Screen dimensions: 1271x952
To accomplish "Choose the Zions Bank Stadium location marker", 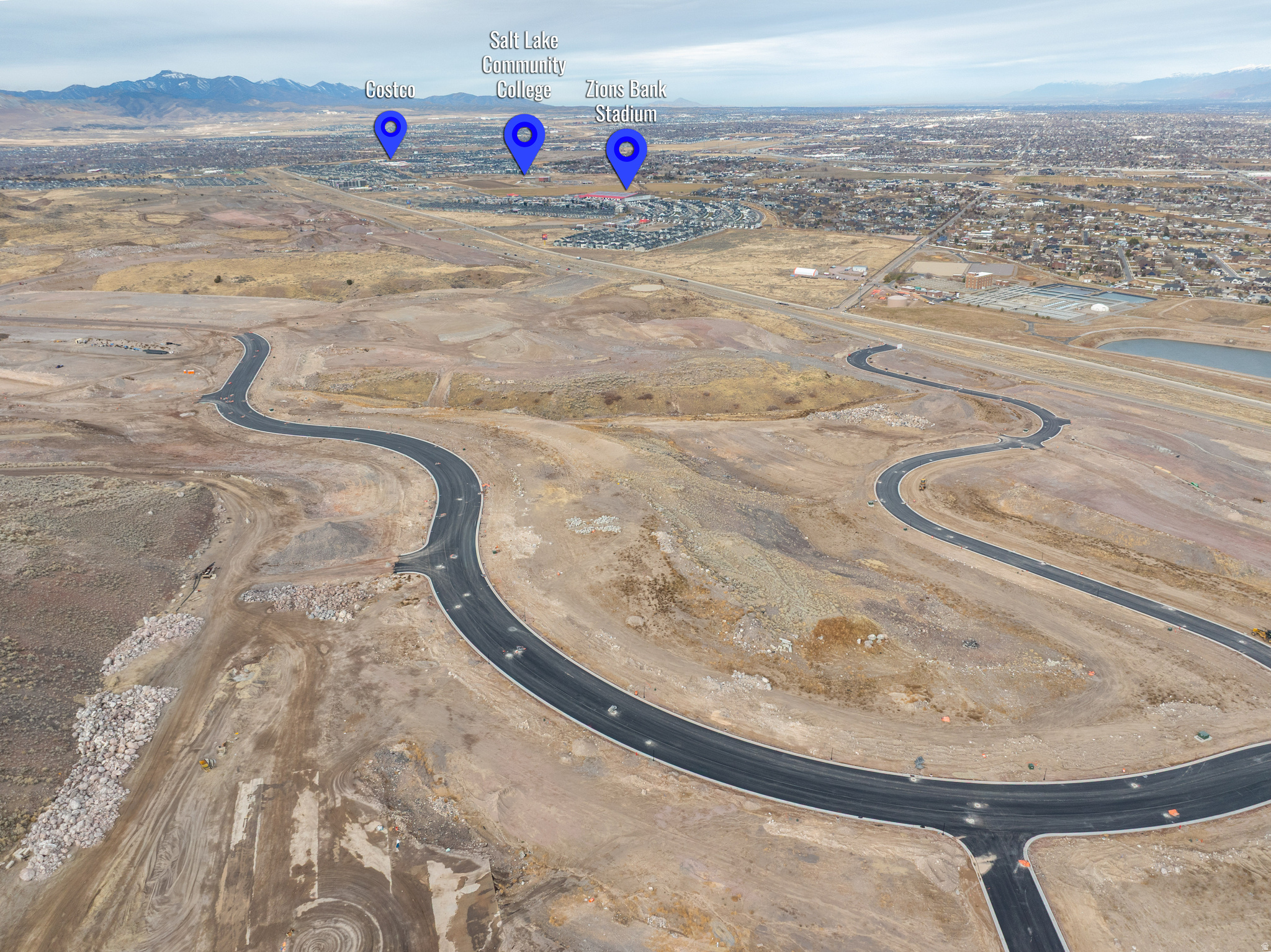I will click(x=626, y=153).
